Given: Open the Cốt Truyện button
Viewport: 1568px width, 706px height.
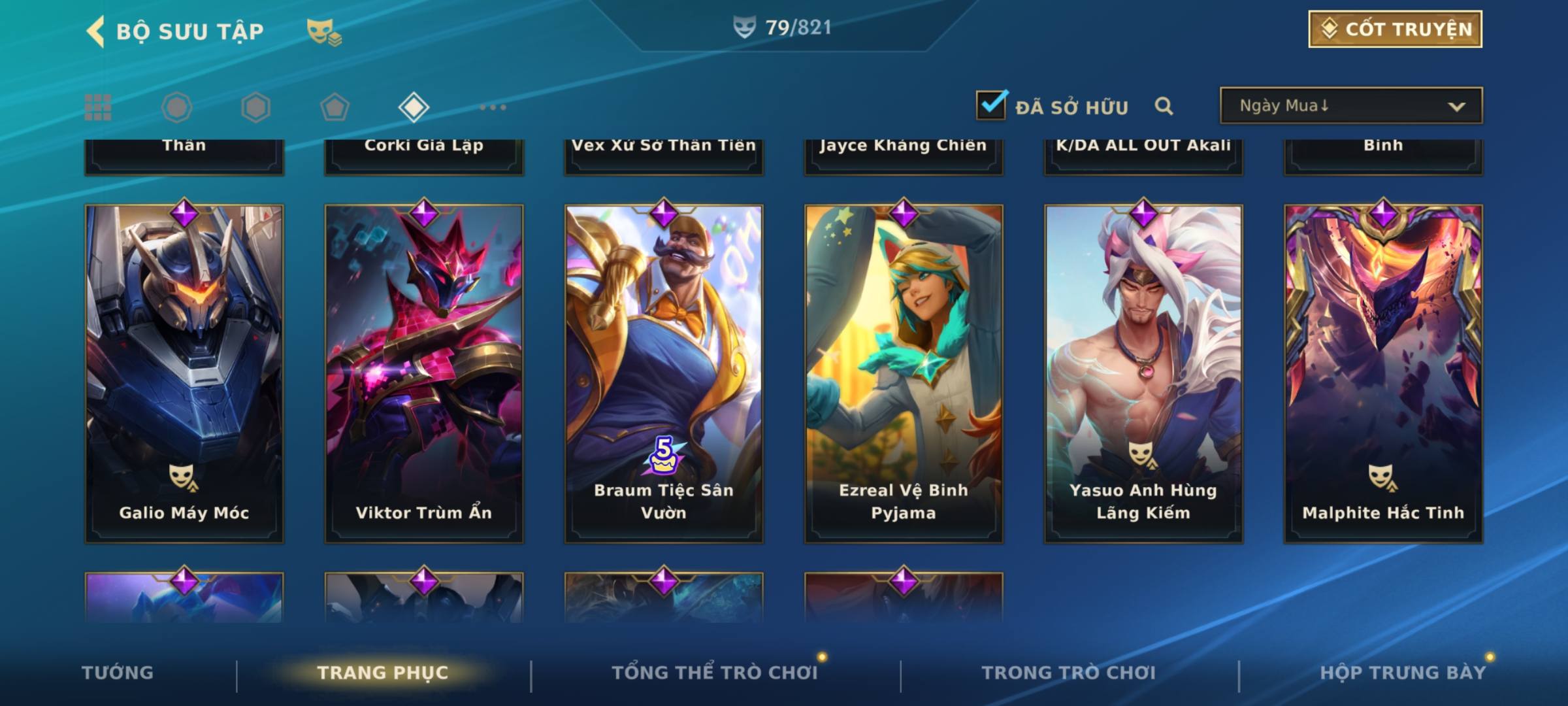Looking at the screenshot, I should click(1395, 29).
